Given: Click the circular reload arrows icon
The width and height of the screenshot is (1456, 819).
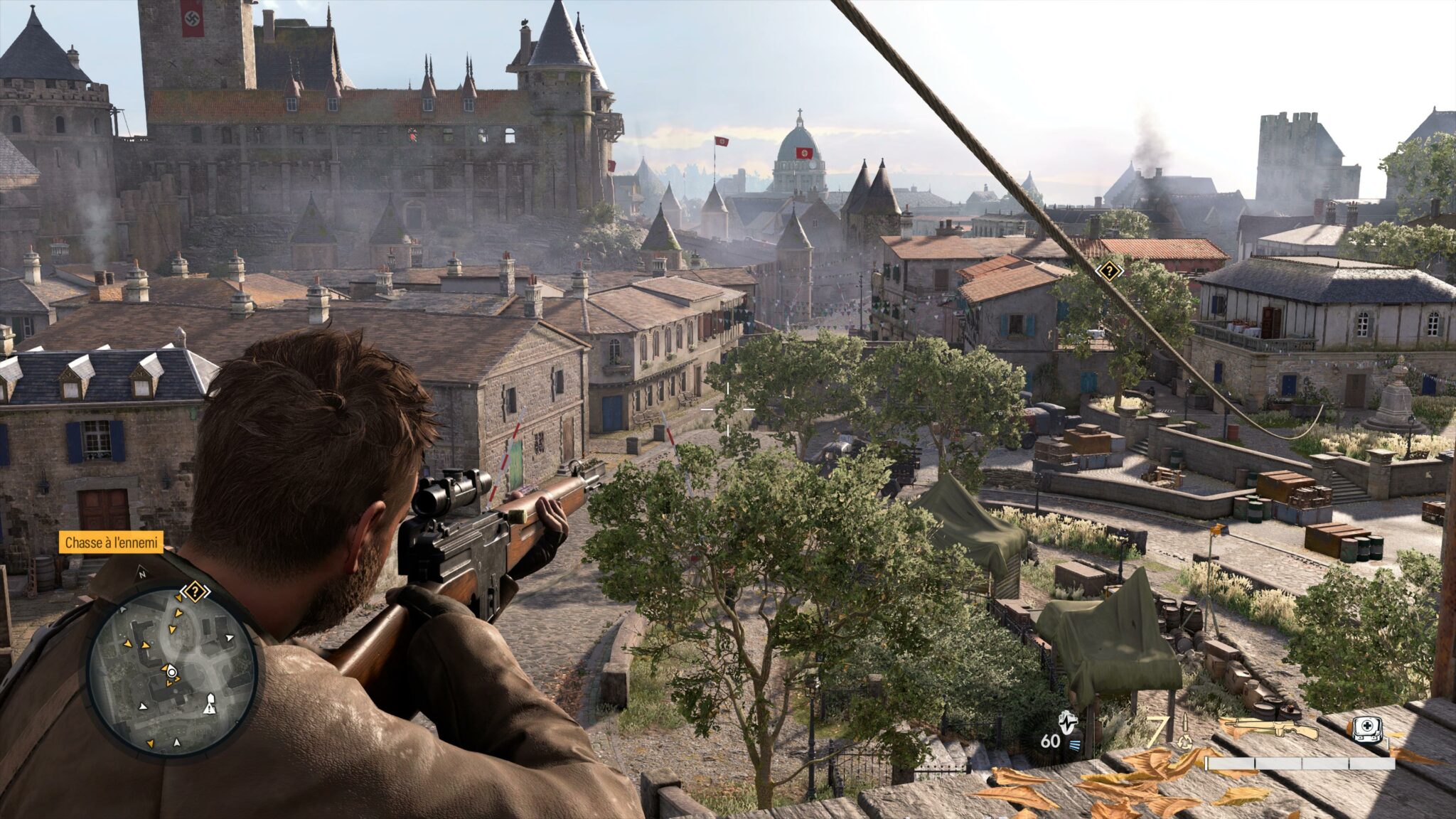Looking at the screenshot, I should 1184,741.
